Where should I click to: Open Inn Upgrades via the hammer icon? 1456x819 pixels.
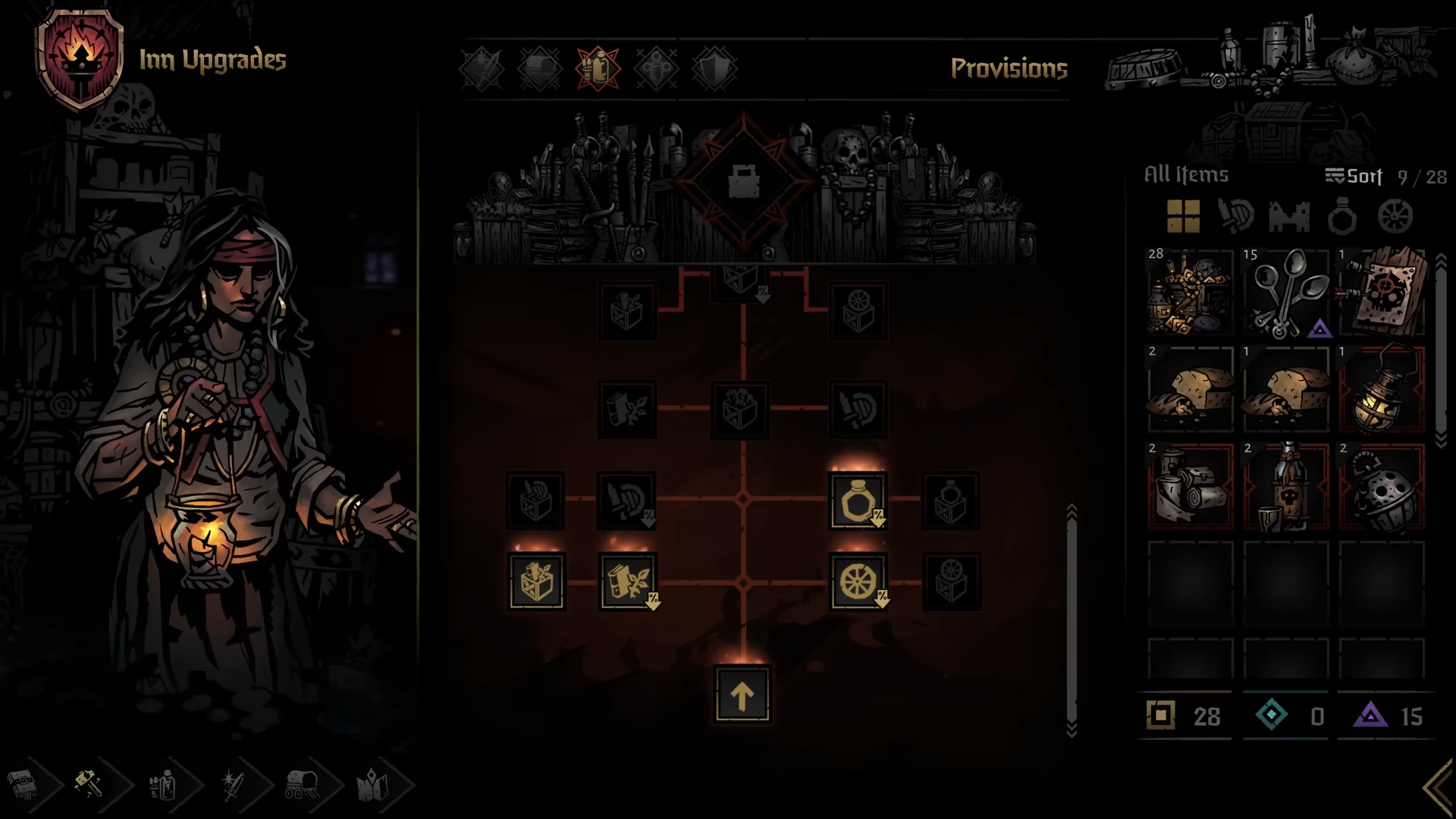click(89, 785)
